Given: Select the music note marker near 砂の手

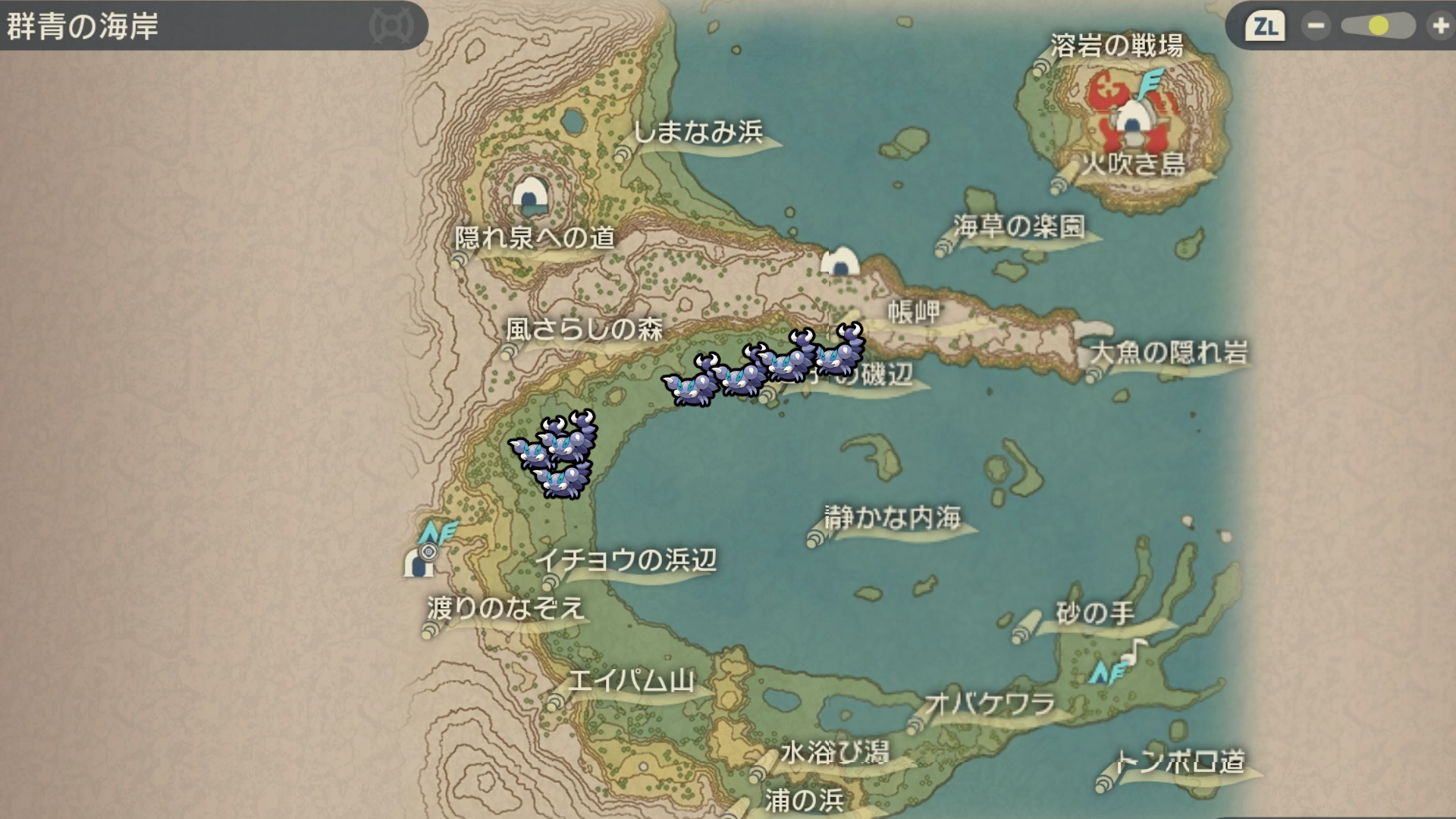Looking at the screenshot, I should click(1135, 649).
